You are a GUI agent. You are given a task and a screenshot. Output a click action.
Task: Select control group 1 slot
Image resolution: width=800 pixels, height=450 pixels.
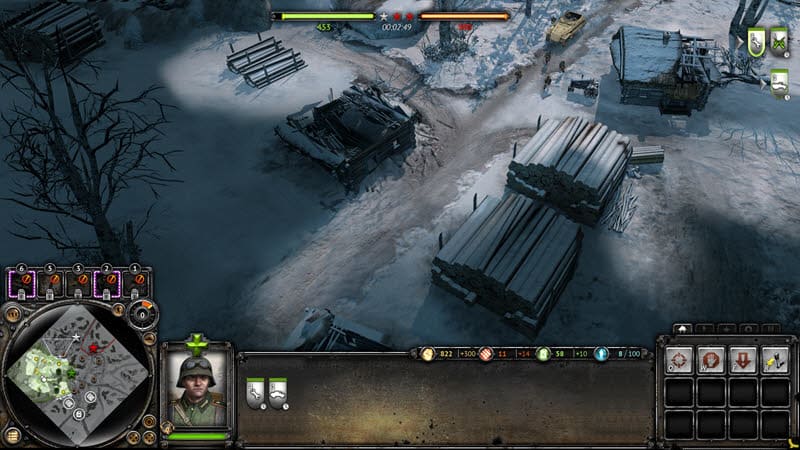(x=134, y=284)
